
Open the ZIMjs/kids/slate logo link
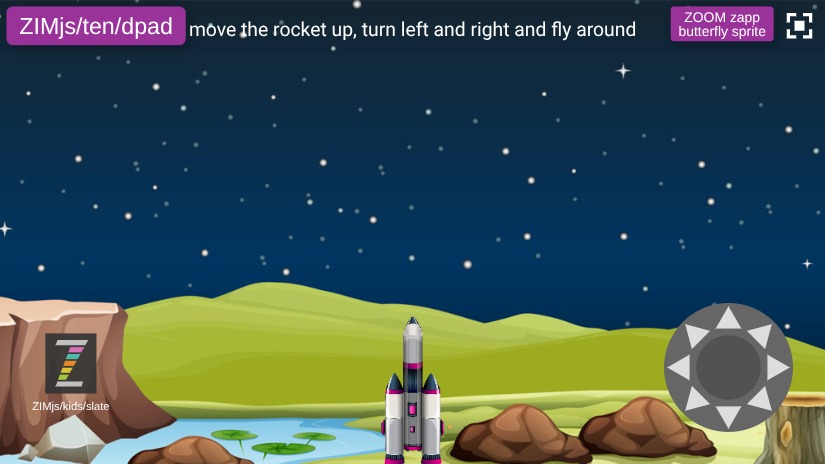(x=71, y=363)
